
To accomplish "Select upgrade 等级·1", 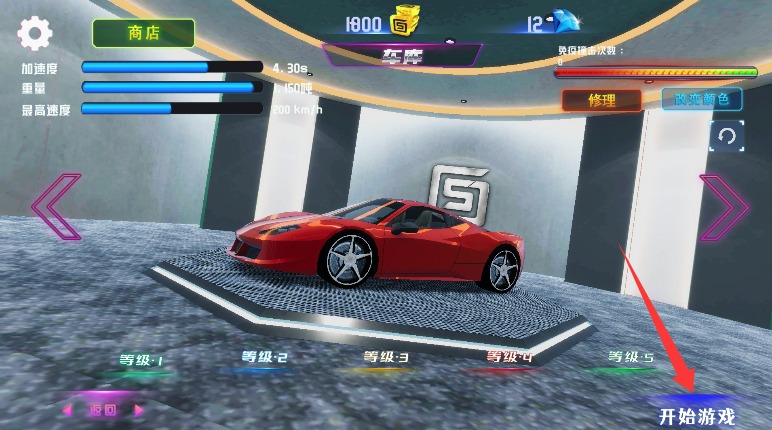I will [x=141, y=360].
